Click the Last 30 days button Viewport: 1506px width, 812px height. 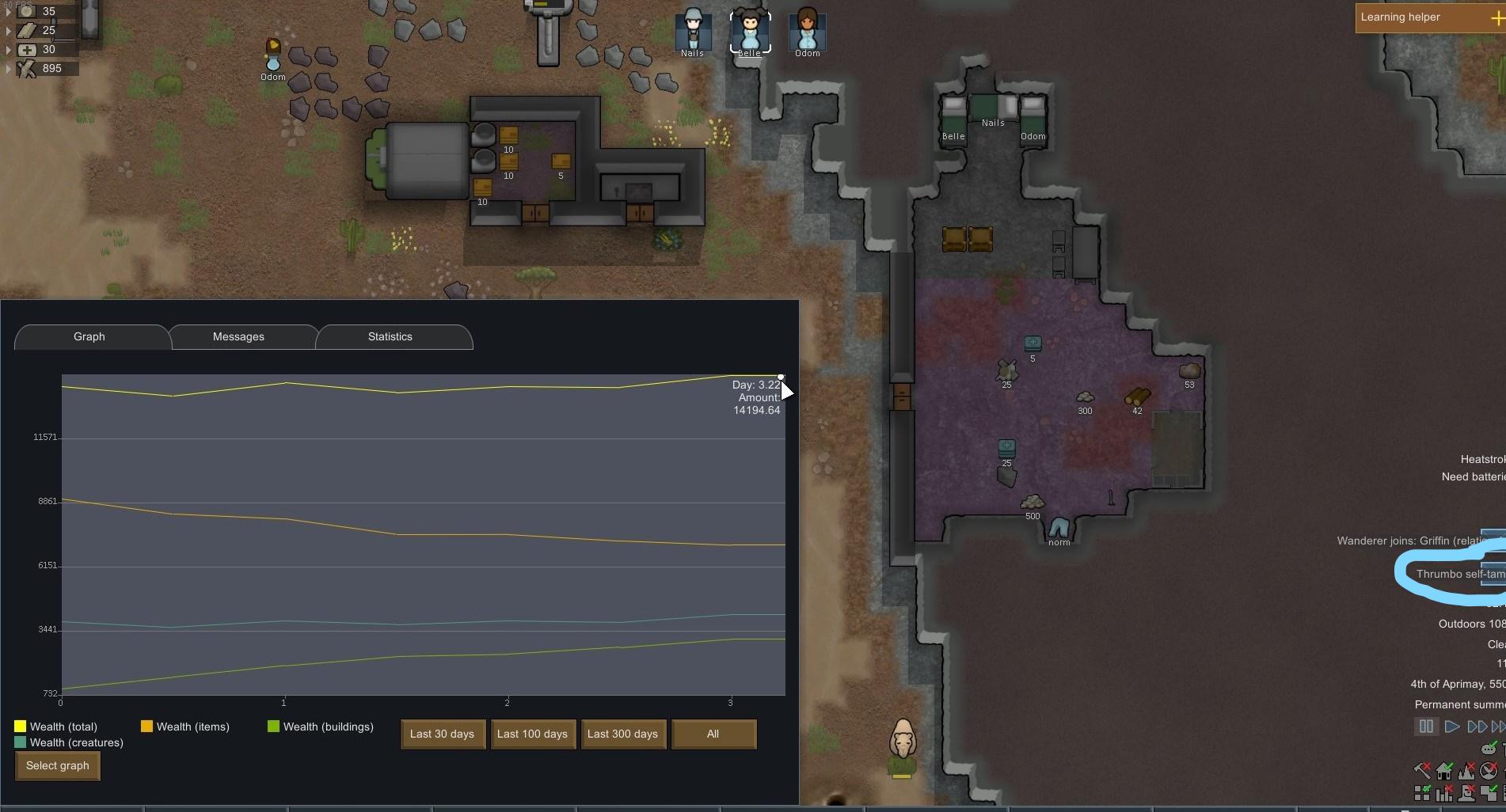pos(442,734)
